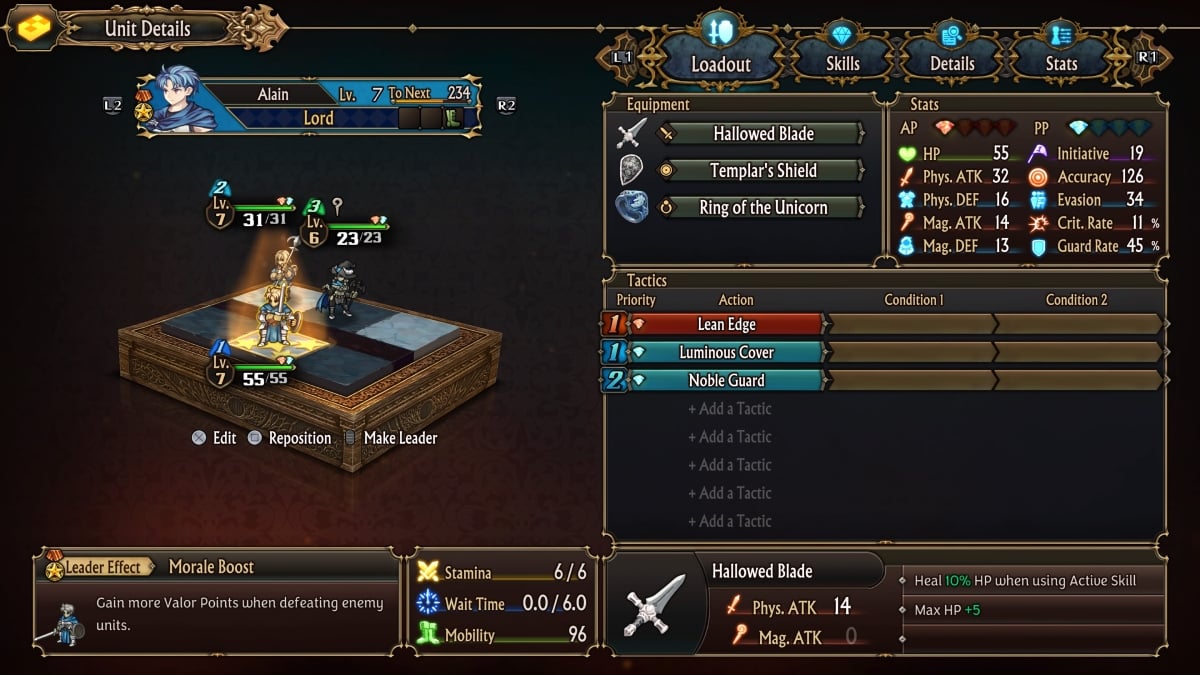This screenshot has height=675, width=1200.
Task: Select the Lean Edge tactic row
Action: [726, 324]
